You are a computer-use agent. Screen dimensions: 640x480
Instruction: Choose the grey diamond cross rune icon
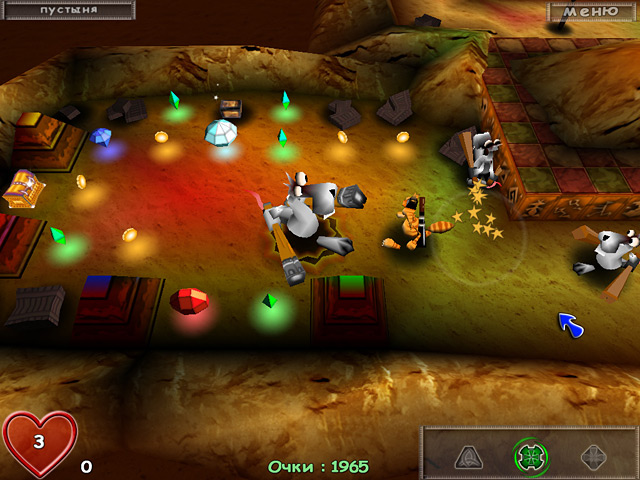tap(592, 456)
